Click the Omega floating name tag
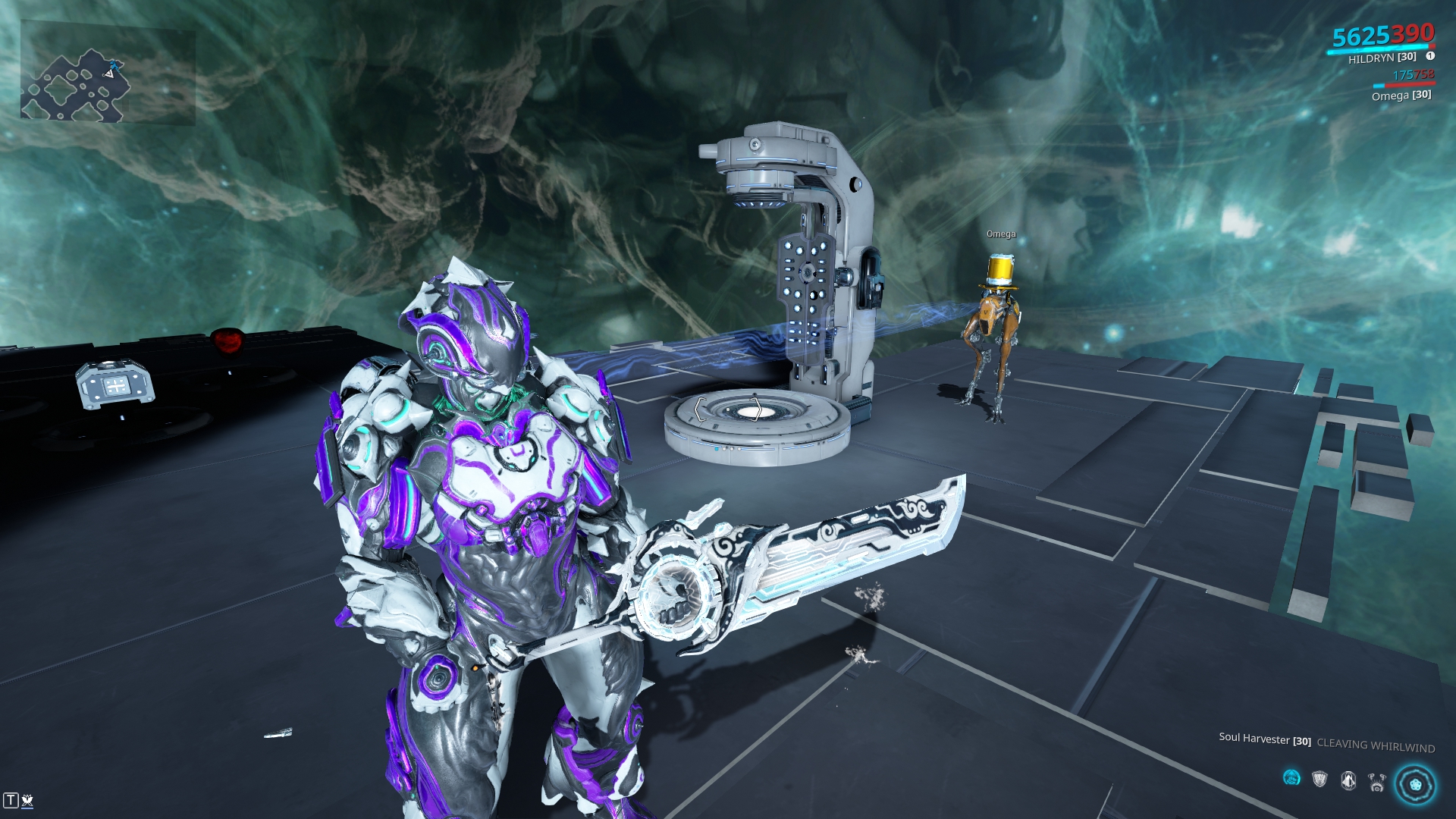Image resolution: width=1456 pixels, height=819 pixels. [x=1000, y=234]
